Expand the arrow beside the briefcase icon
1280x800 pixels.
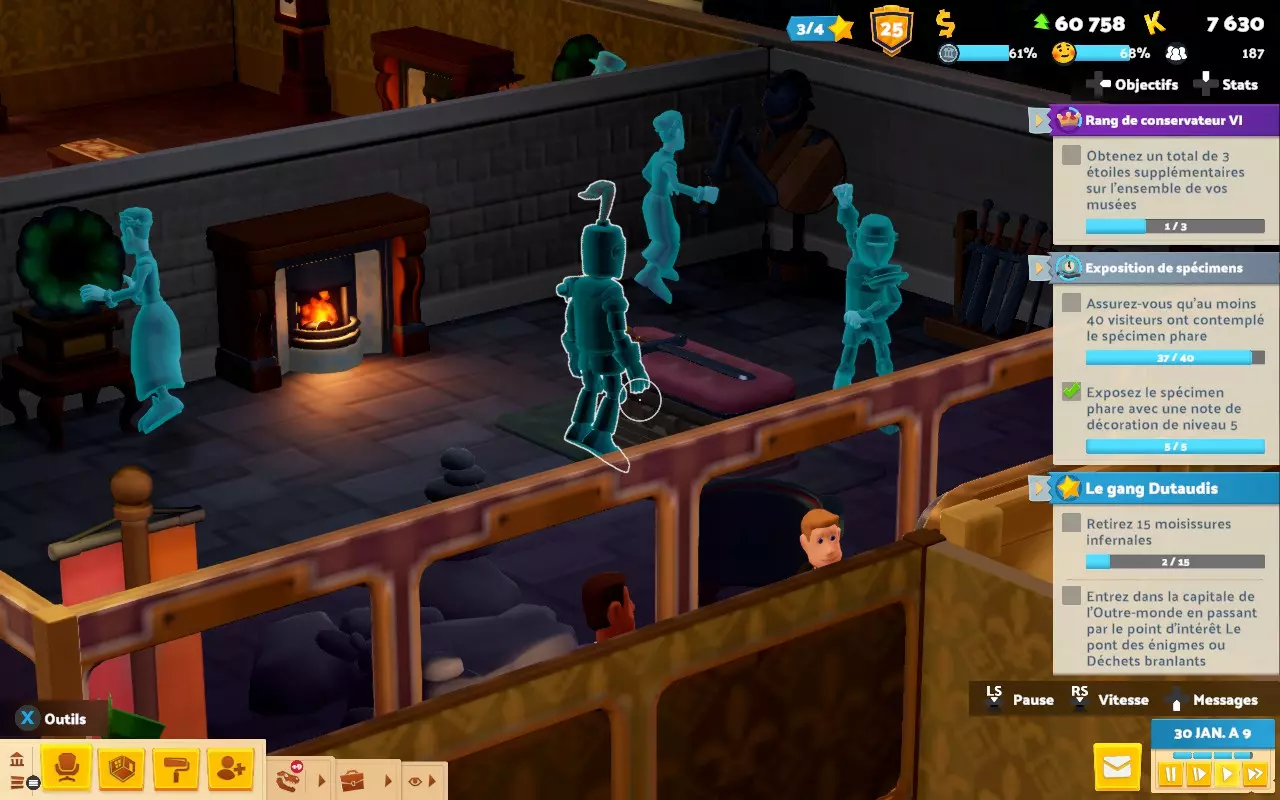pyautogui.click(x=387, y=780)
